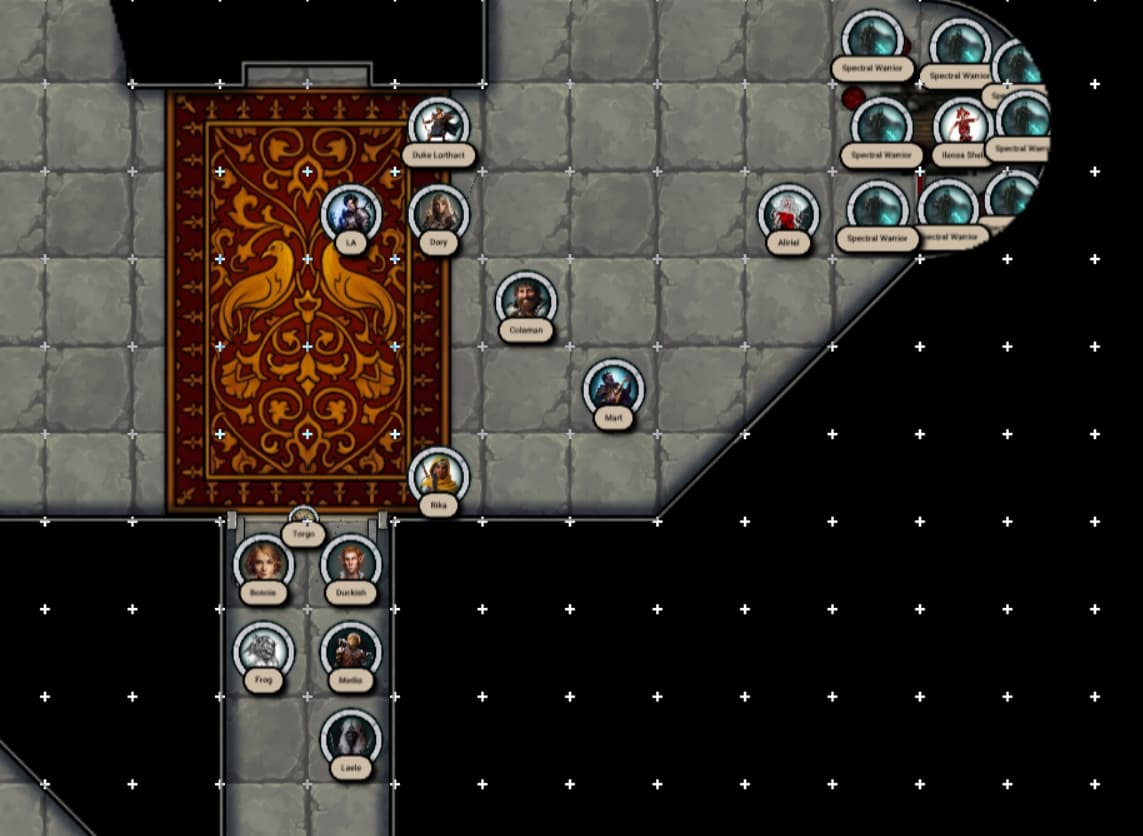Screen dimensions: 1143x836
Task: Select the small Torgo token
Action: pyautogui.click(x=303, y=522)
